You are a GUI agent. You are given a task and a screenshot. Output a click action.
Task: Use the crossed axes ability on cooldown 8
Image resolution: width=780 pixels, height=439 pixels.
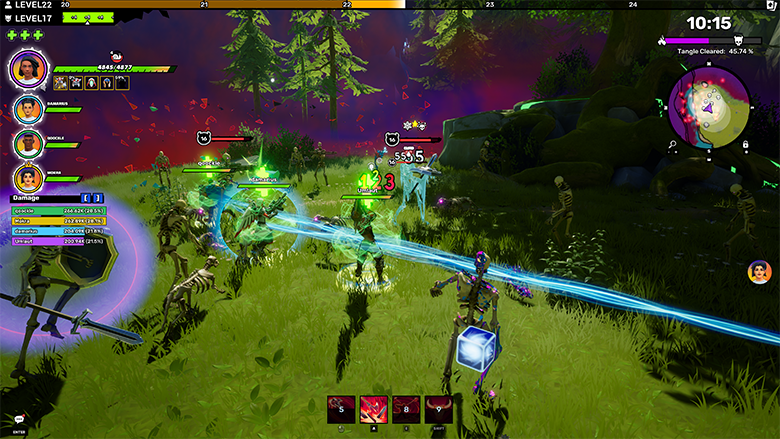point(406,408)
